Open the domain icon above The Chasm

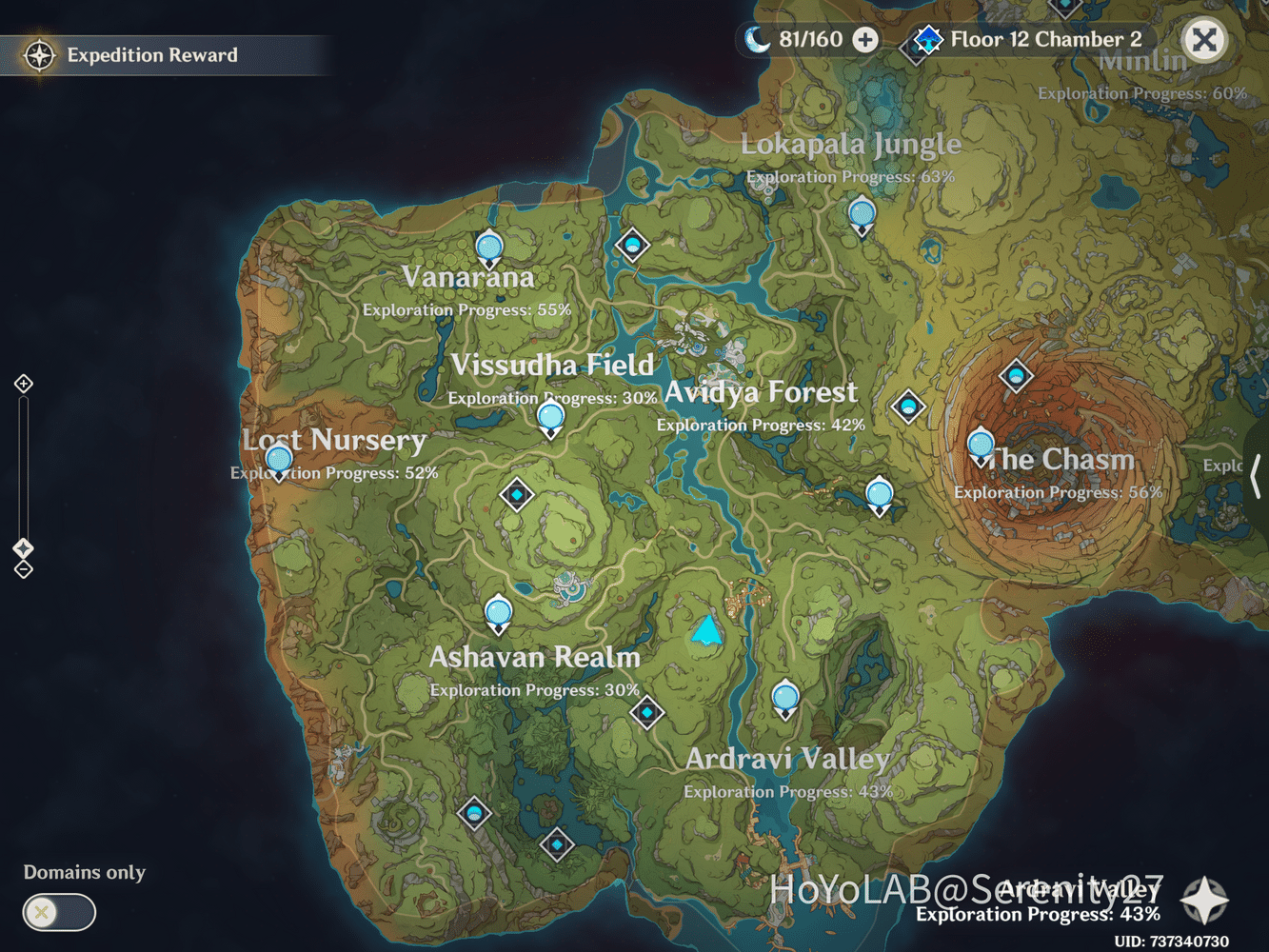(x=1015, y=376)
